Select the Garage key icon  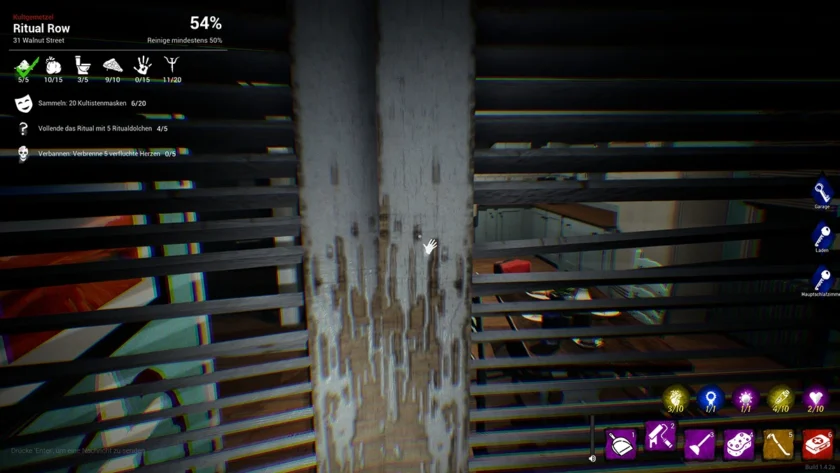822,191
